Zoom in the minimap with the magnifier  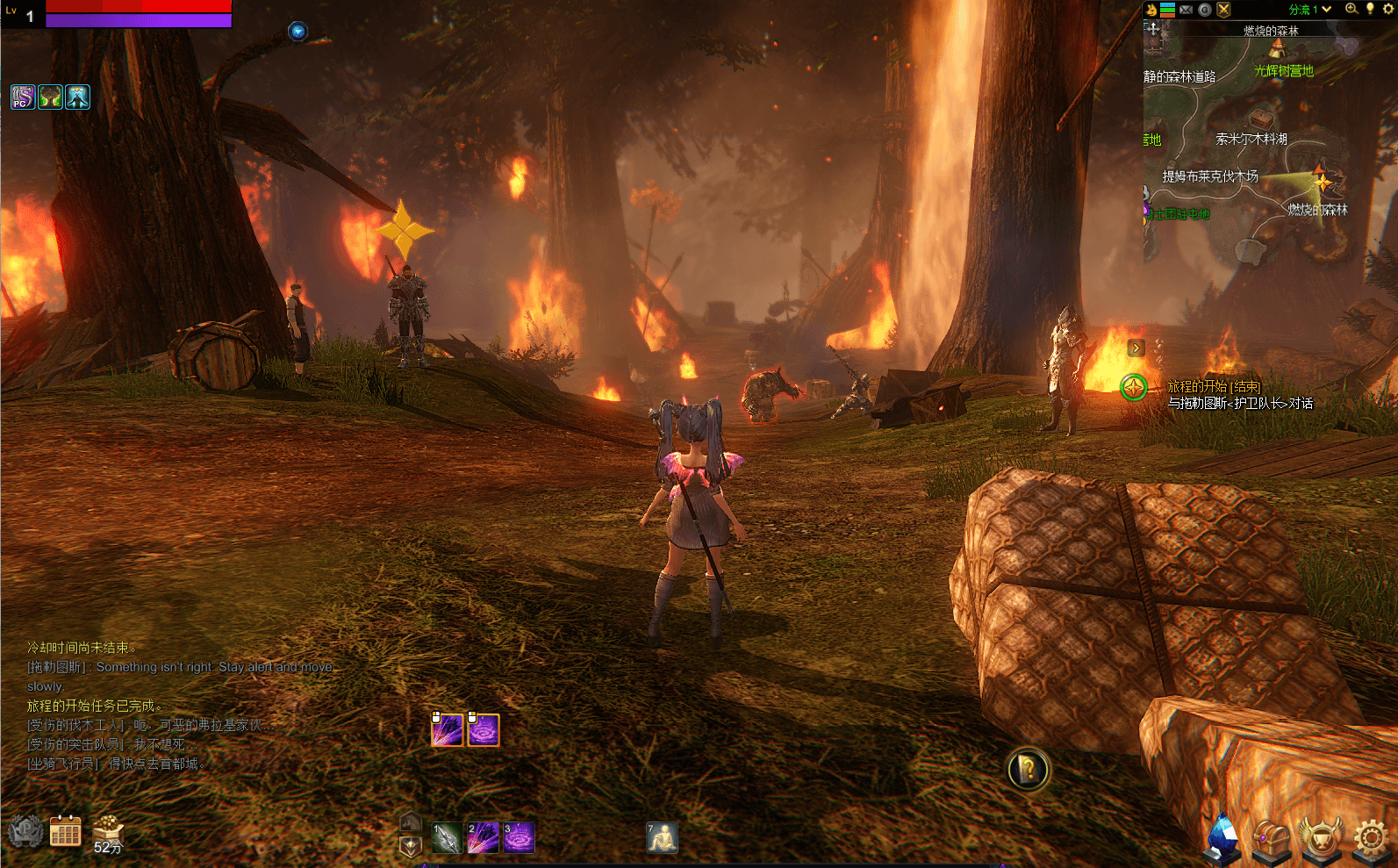tap(1351, 9)
